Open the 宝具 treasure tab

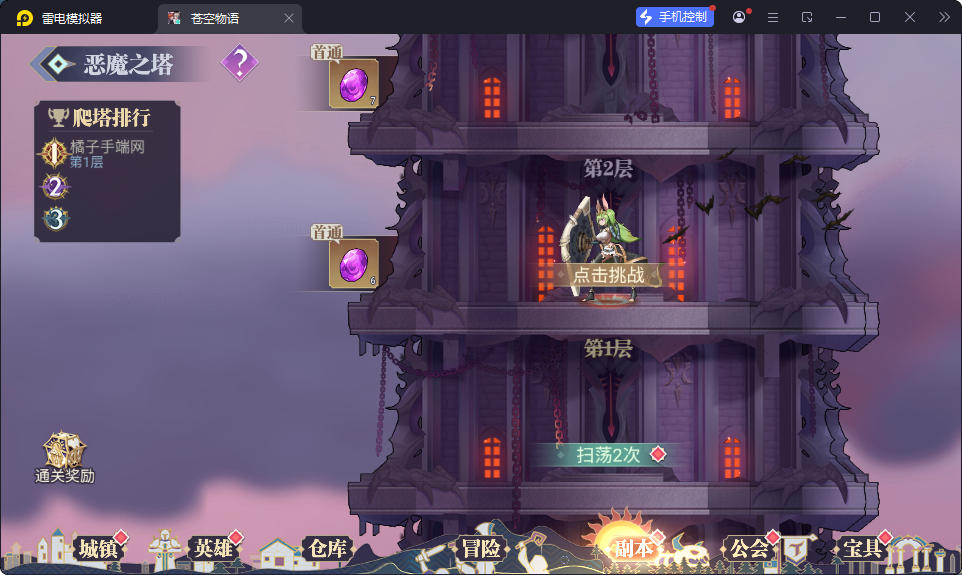(x=861, y=548)
